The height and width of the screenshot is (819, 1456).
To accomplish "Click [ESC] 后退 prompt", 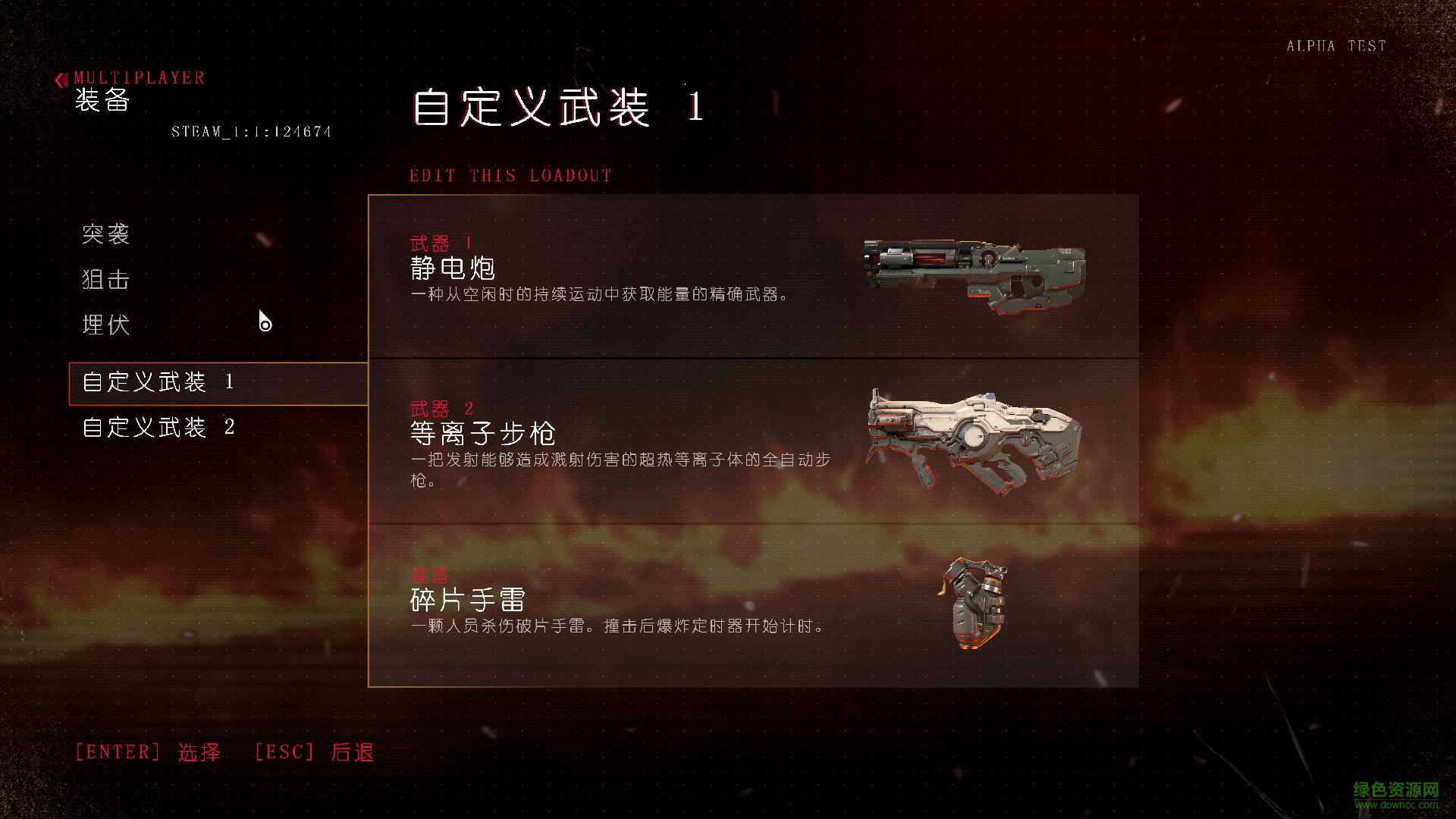I will tap(313, 752).
